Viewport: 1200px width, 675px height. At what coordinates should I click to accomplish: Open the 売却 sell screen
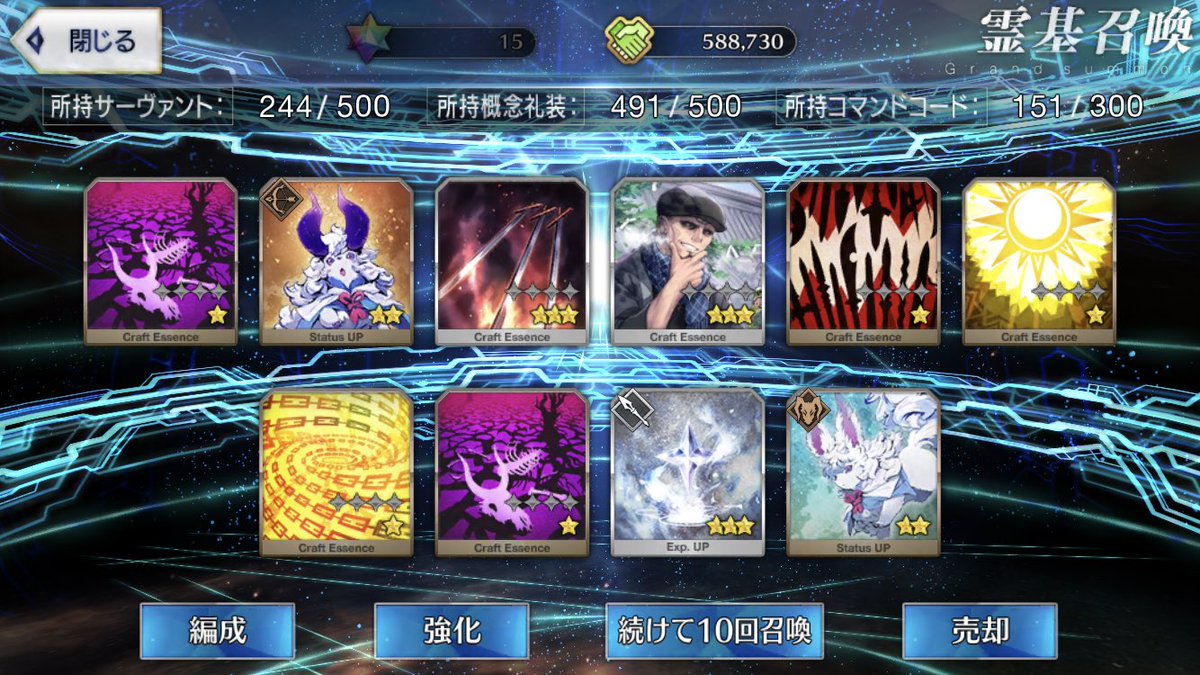pyautogui.click(x=979, y=630)
